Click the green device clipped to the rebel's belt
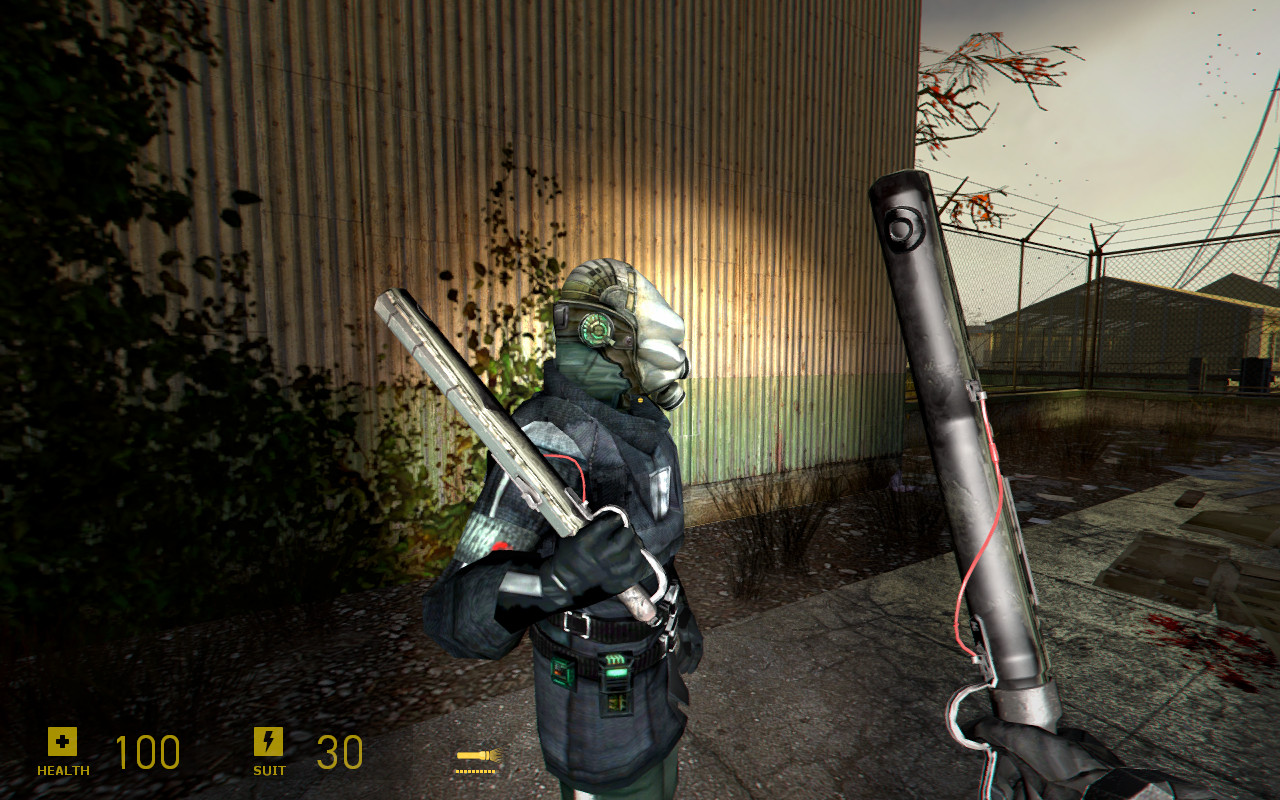The width and height of the screenshot is (1280, 800). point(563,668)
